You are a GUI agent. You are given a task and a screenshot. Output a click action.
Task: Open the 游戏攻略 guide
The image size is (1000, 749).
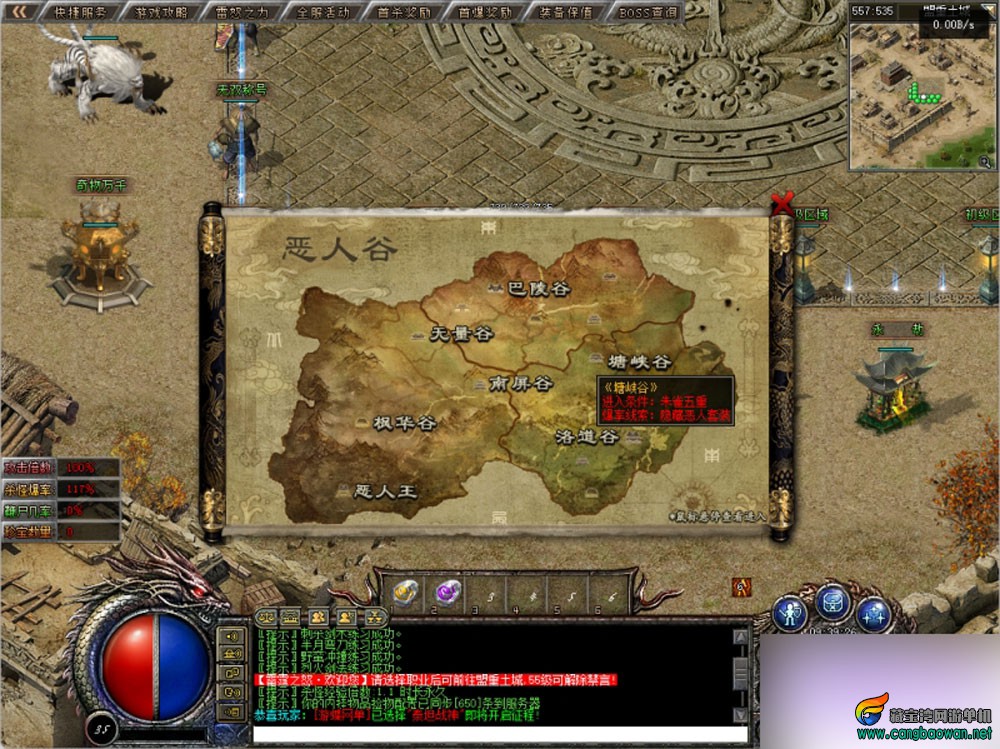click(x=160, y=13)
